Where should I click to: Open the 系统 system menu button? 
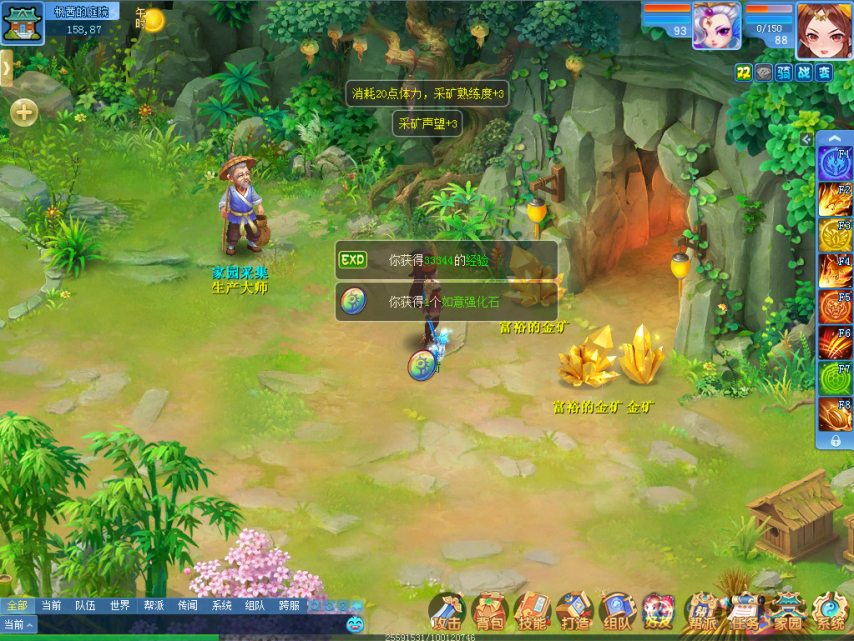click(830, 611)
